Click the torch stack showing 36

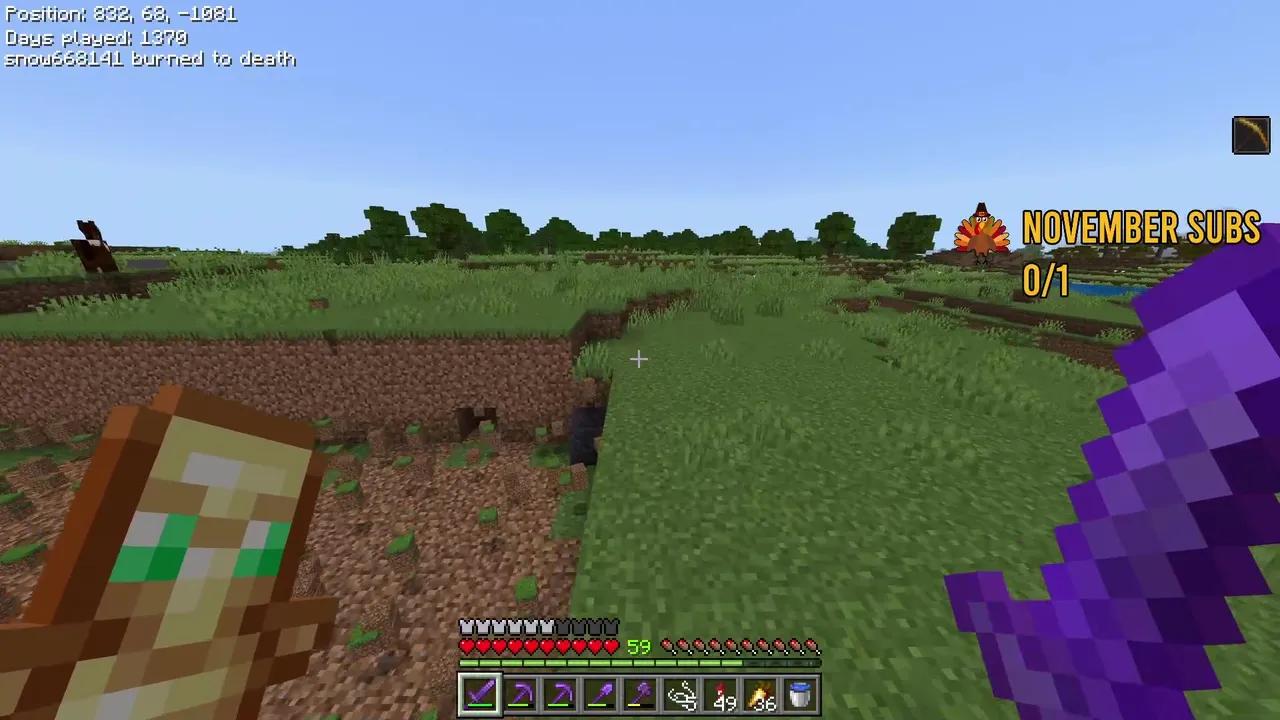[x=761, y=693]
